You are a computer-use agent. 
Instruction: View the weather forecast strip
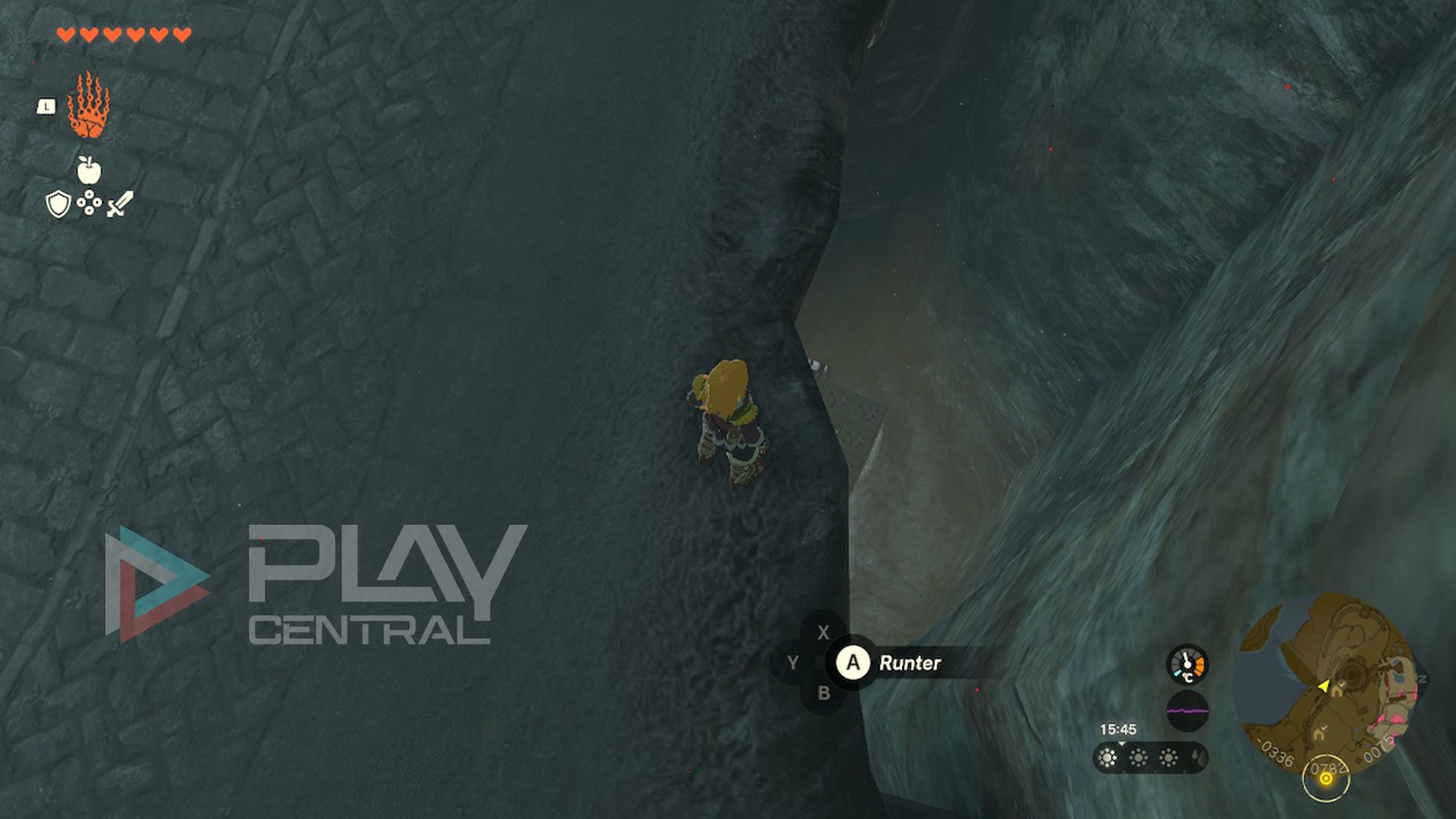click(x=1150, y=758)
